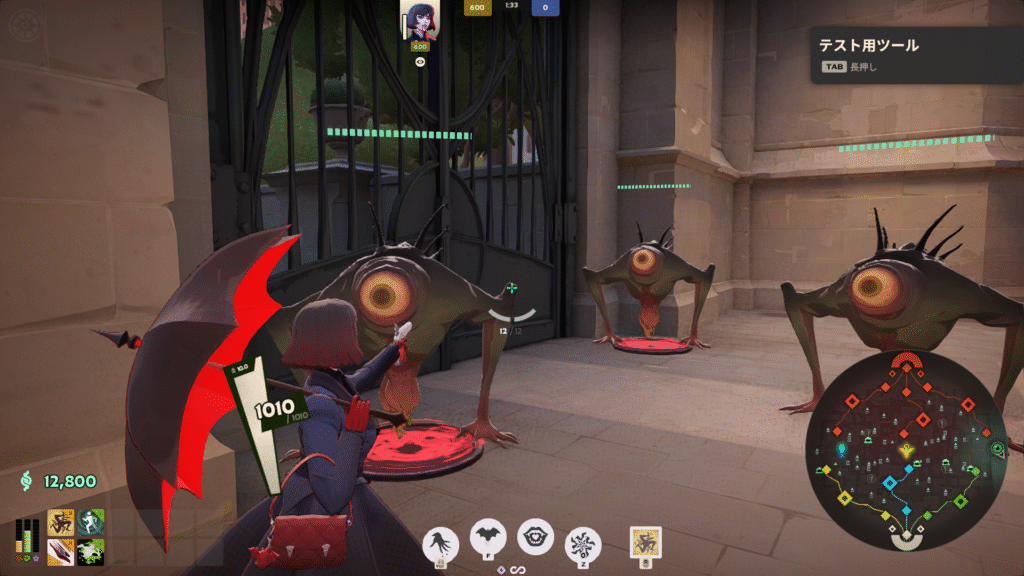Select the red claw slash item
The image size is (1024, 576).
[60, 551]
